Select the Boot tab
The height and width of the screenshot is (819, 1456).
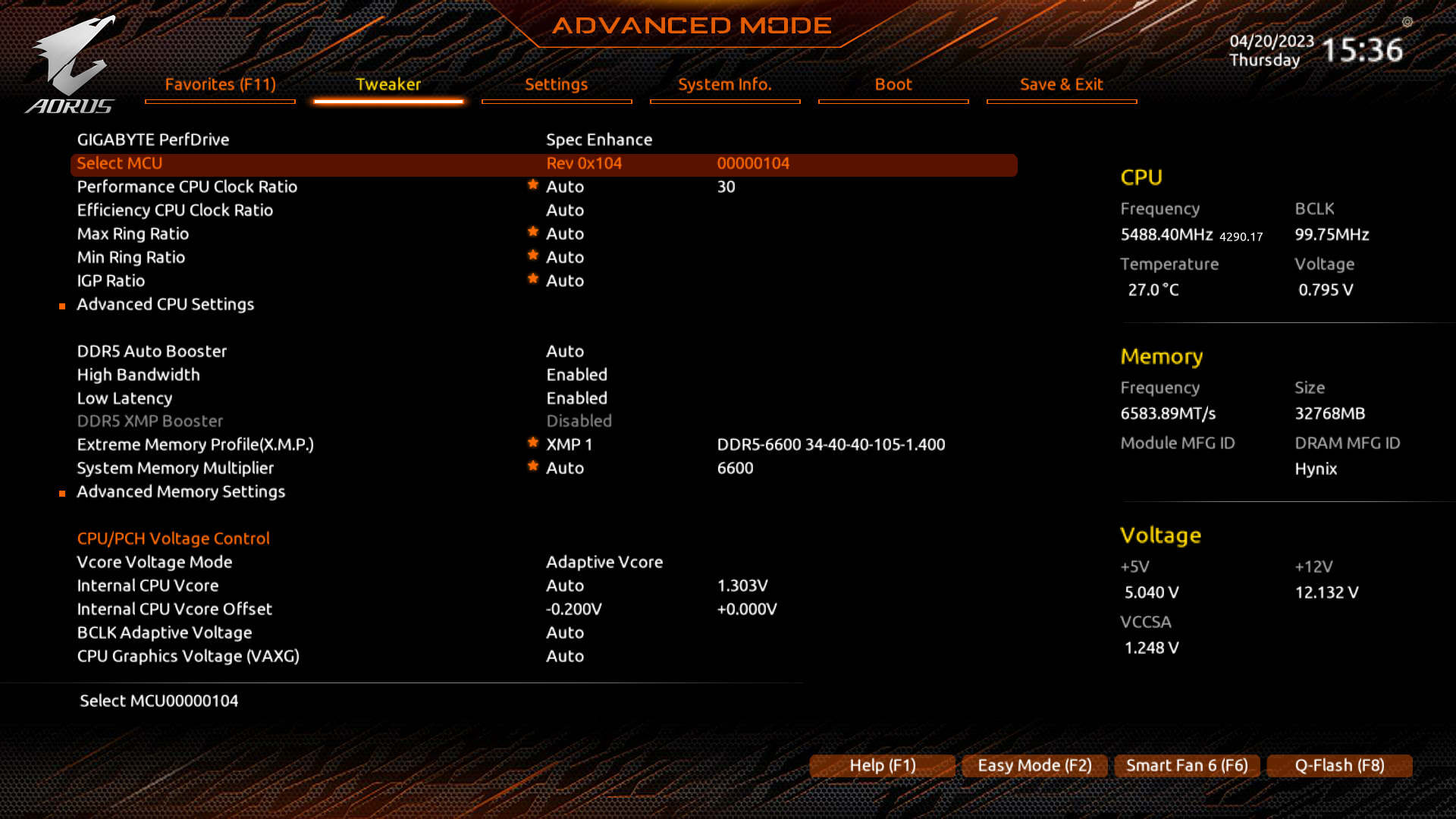coord(893,85)
